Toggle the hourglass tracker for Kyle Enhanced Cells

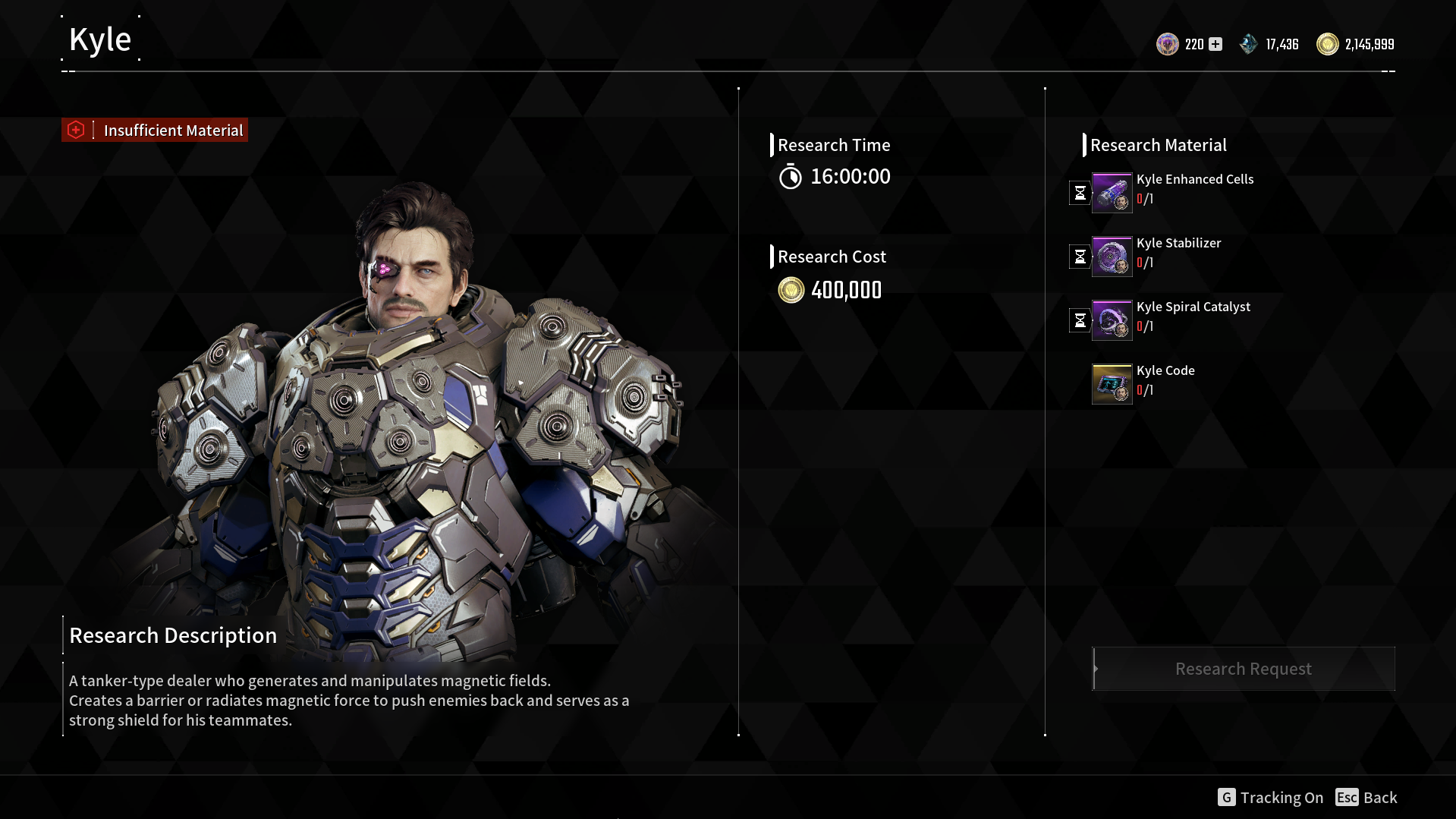[1080, 192]
